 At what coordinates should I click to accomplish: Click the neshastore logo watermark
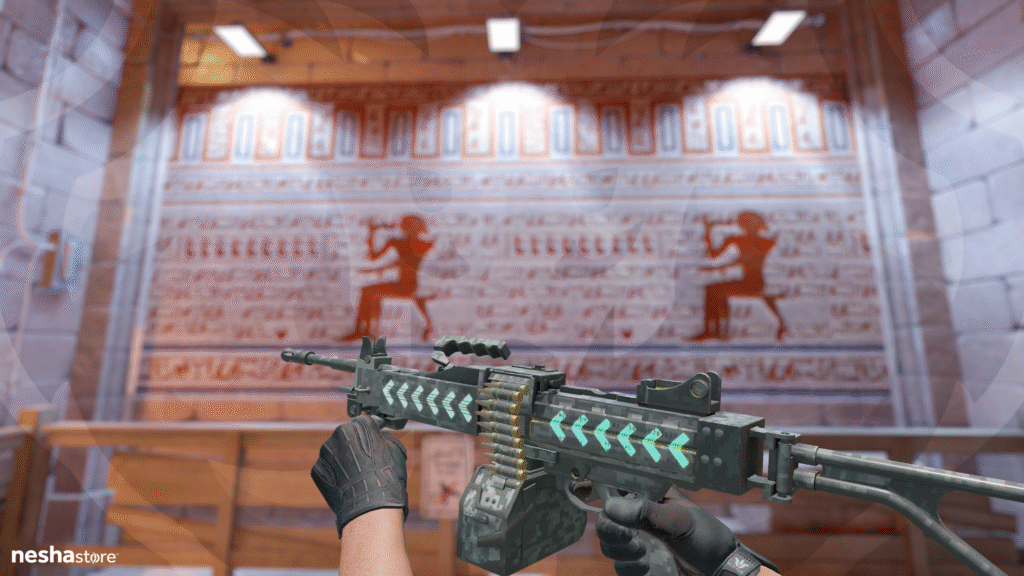[x=63, y=555]
